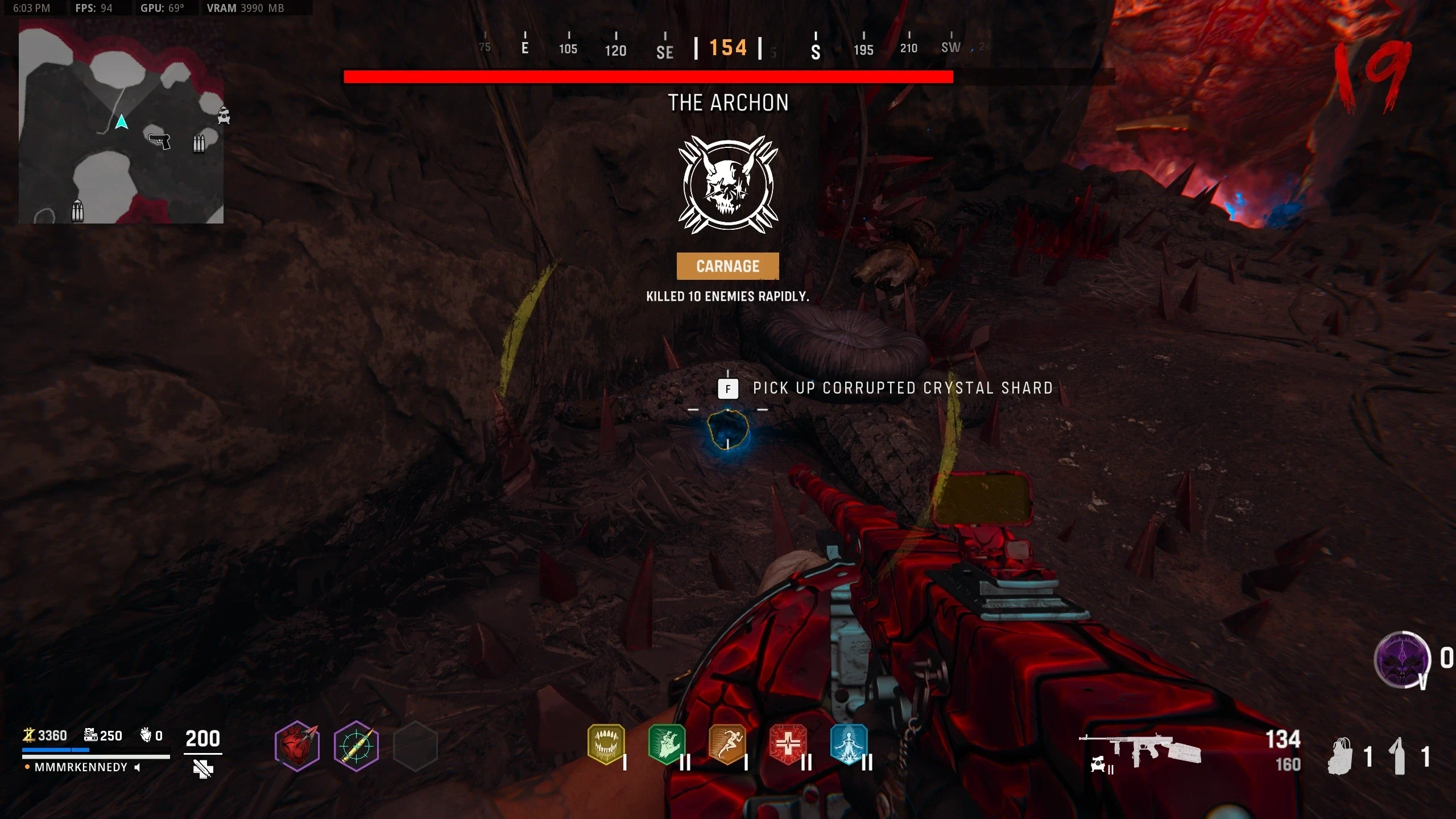Choose the orange running man perk icon
The width and height of the screenshot is (1456, 819).
(727, 743)
